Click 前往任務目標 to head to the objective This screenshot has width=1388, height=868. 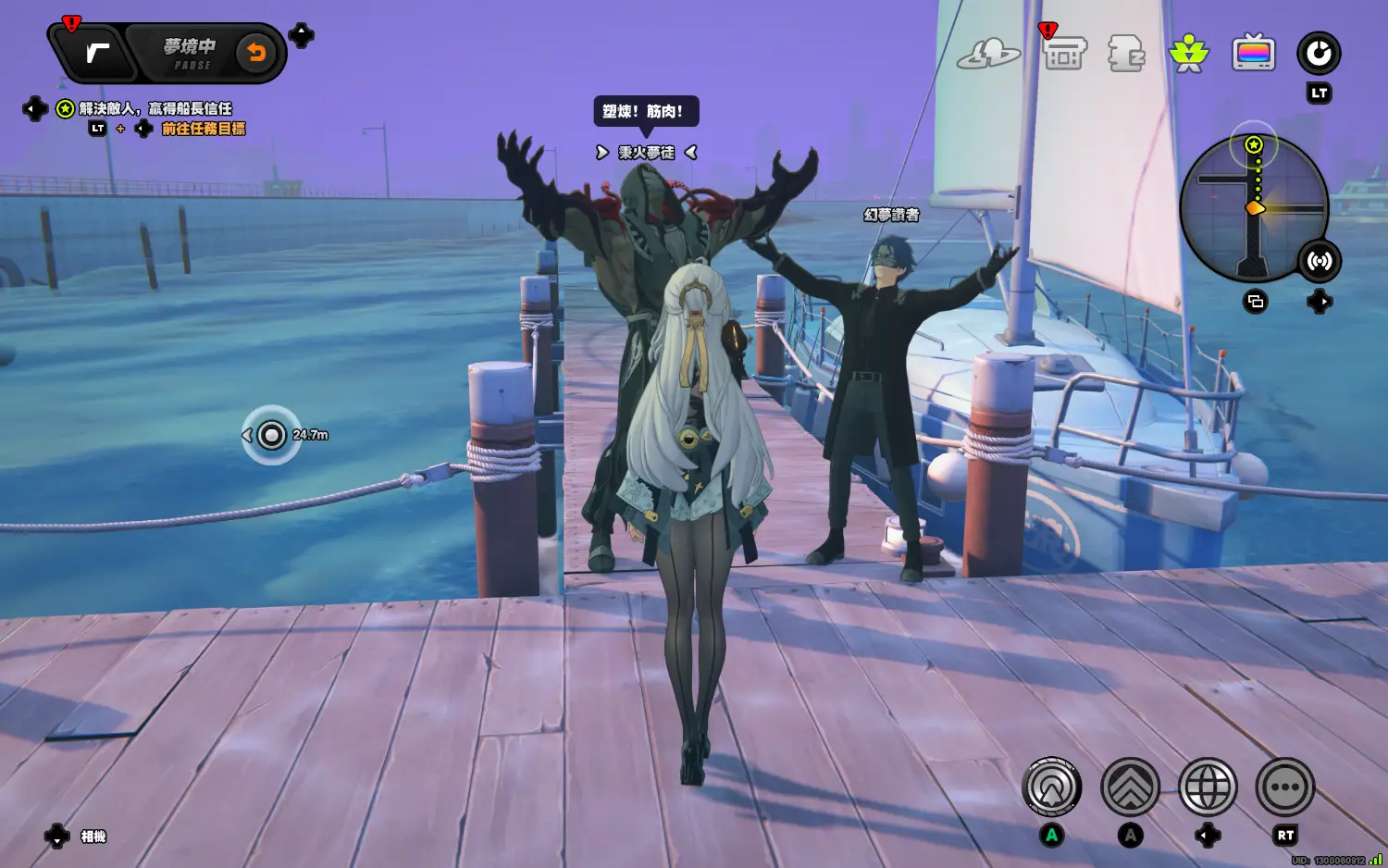click(204, 129)
